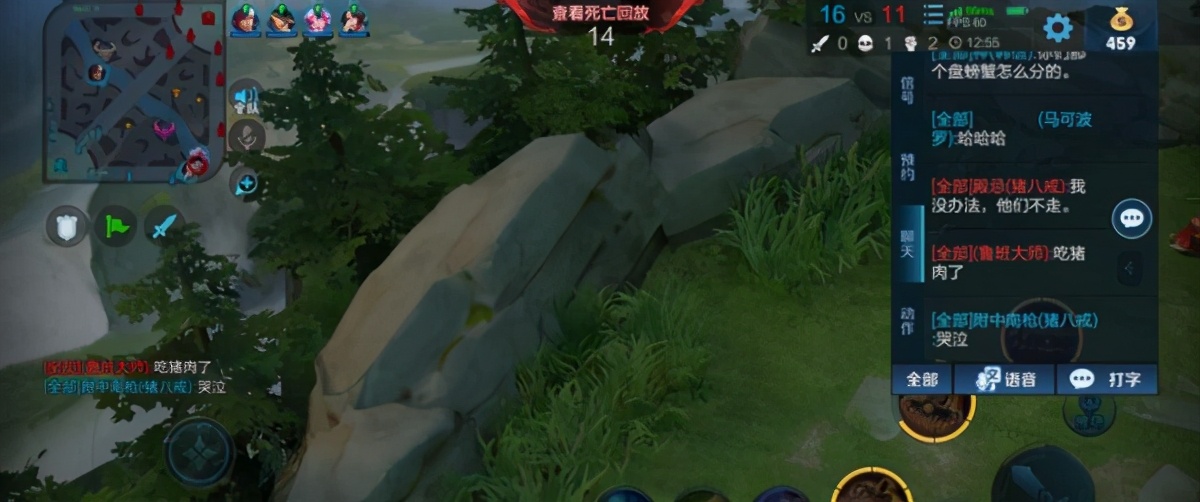
Task: Select the first teammate portrait
Action: click(245, 18)
